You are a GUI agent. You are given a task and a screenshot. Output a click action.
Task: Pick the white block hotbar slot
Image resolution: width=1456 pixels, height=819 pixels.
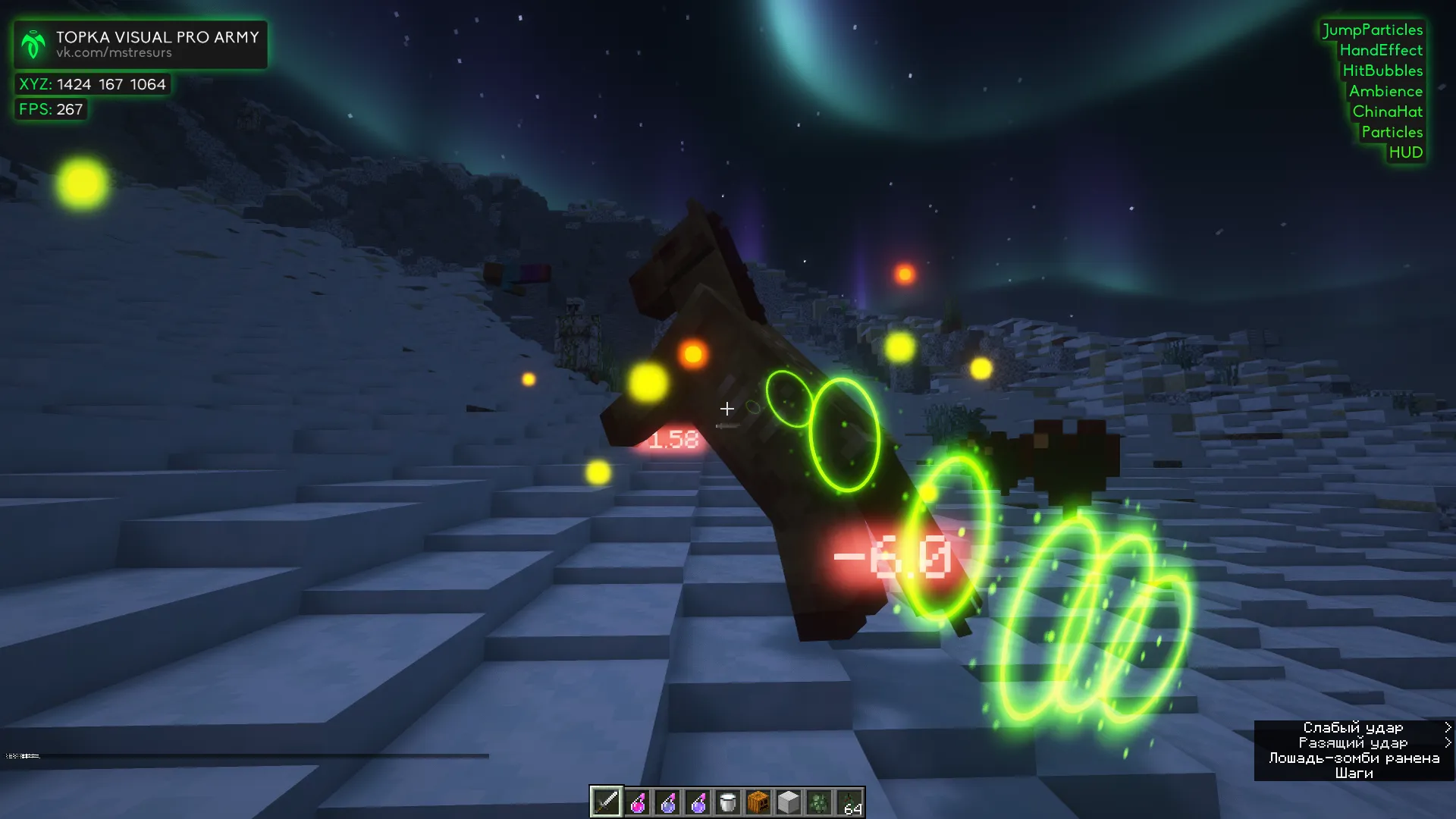click(789, 802)
